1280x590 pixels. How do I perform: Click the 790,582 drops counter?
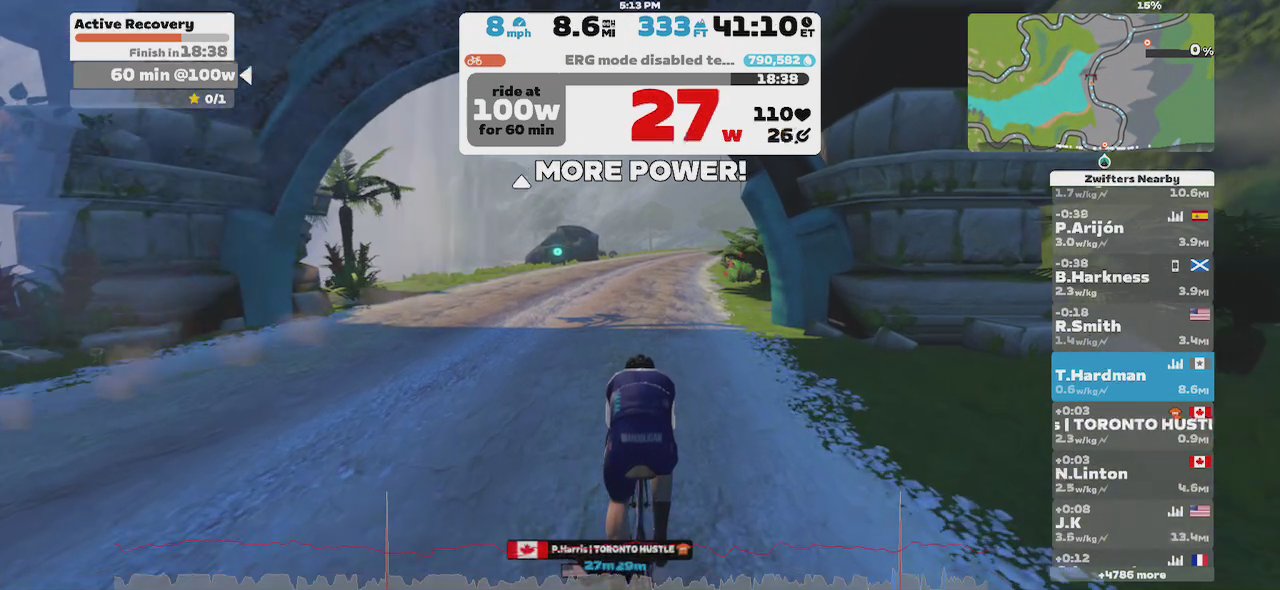(779, 61)
